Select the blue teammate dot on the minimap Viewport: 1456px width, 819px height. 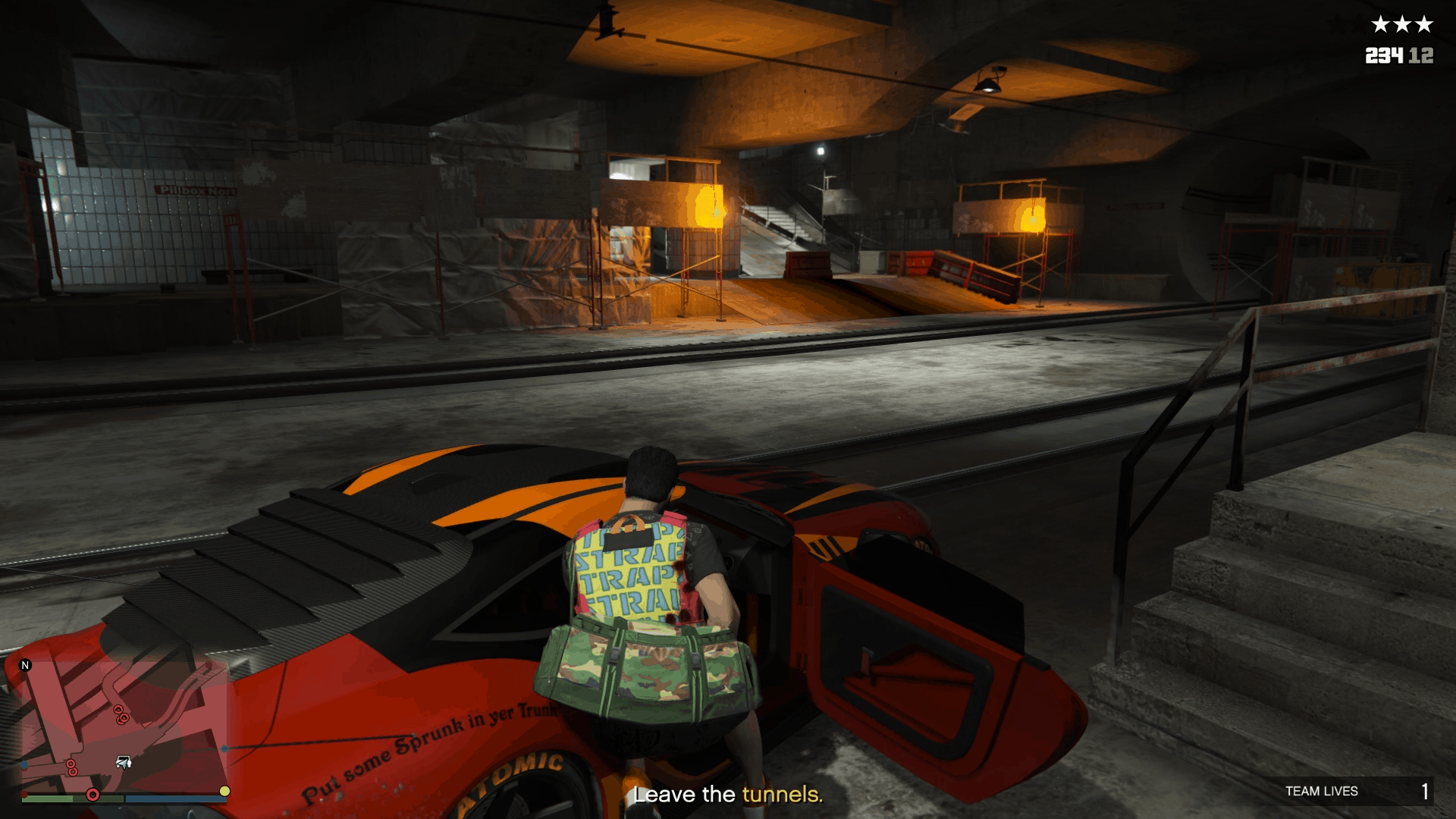click(224, 749)
